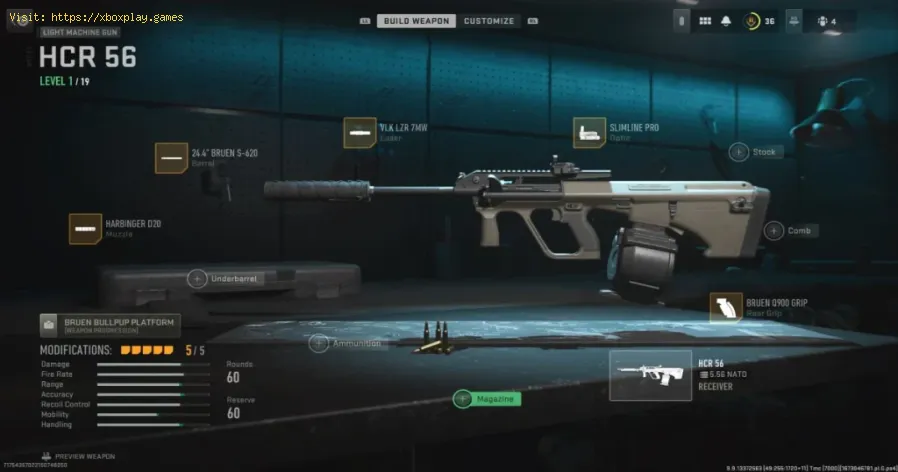Select the Build Weapon tab
Viewport: 898px width, 472px height.
415,21
